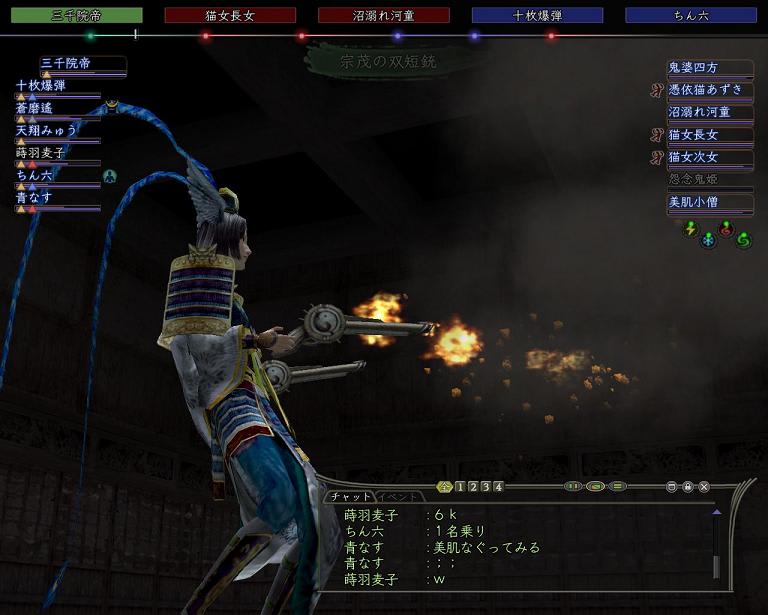
Task: Choose enemy 猫女次女 as target
Action: (x=709, y=156)
